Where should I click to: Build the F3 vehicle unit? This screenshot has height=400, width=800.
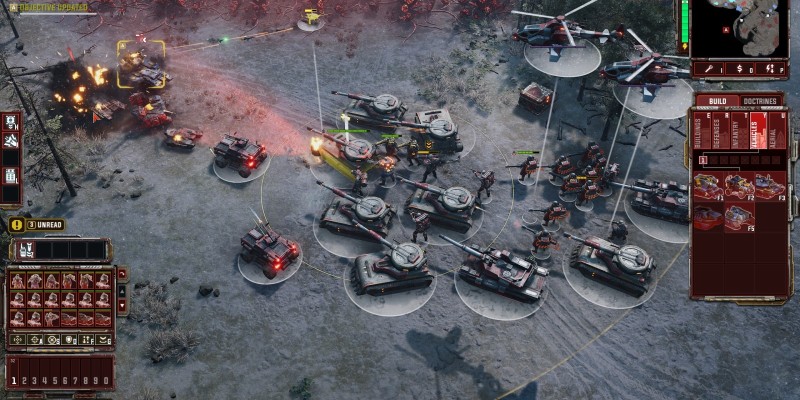(769, 187)
